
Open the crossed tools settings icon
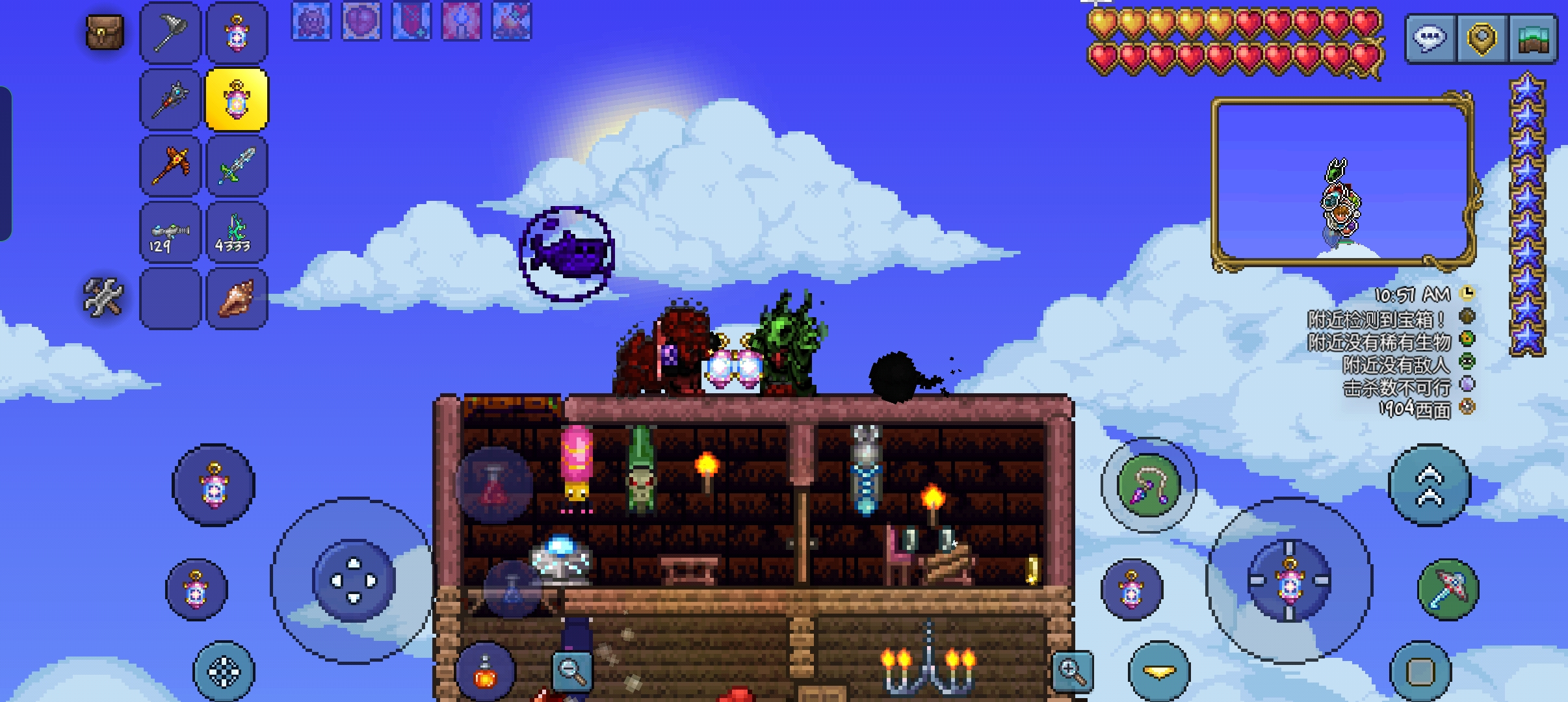[x=103, y=298]
